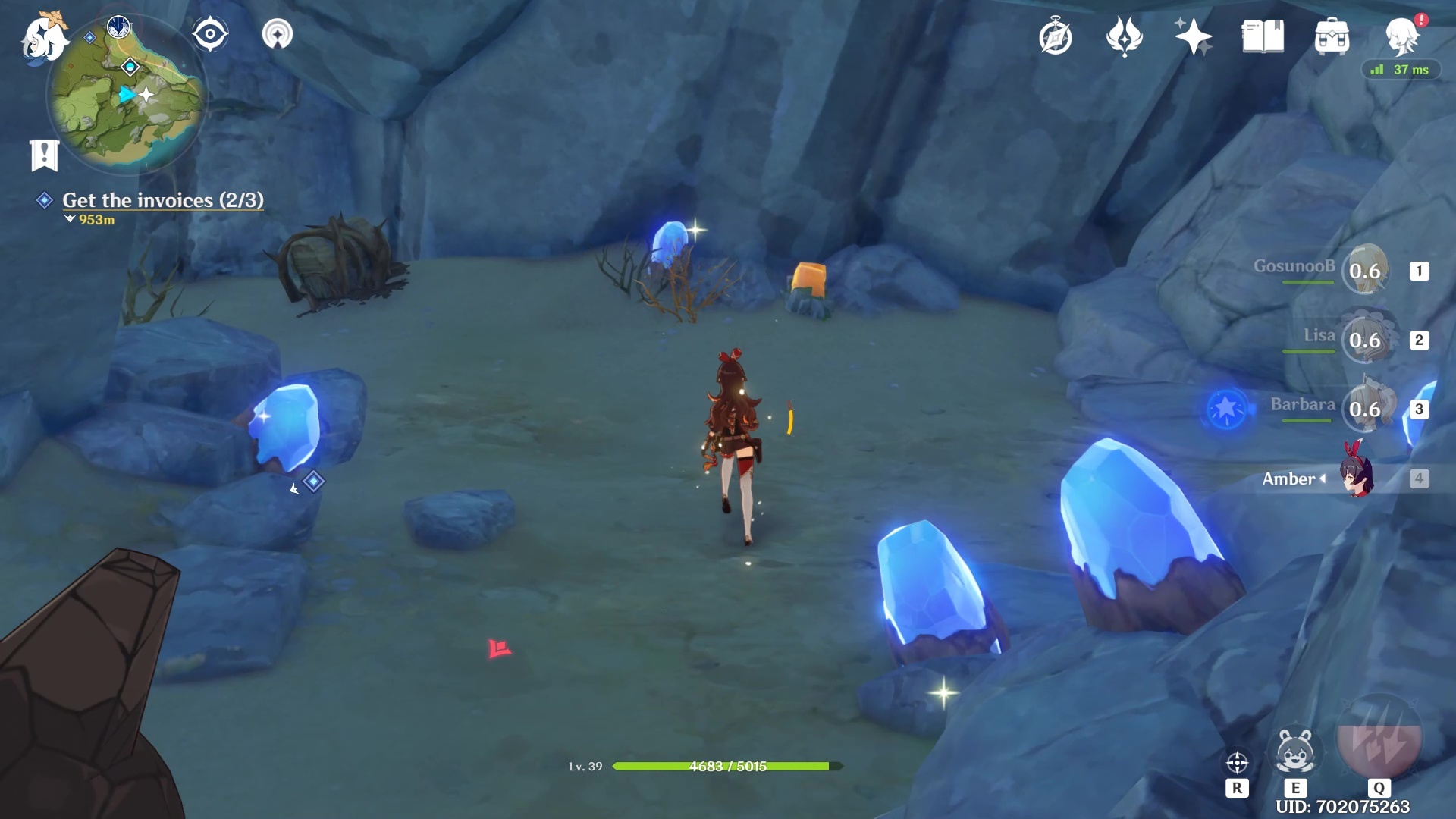
Task: Click the broadcast signal icon near the minimap
Action: pyautogui.click(x=278, y=33)
